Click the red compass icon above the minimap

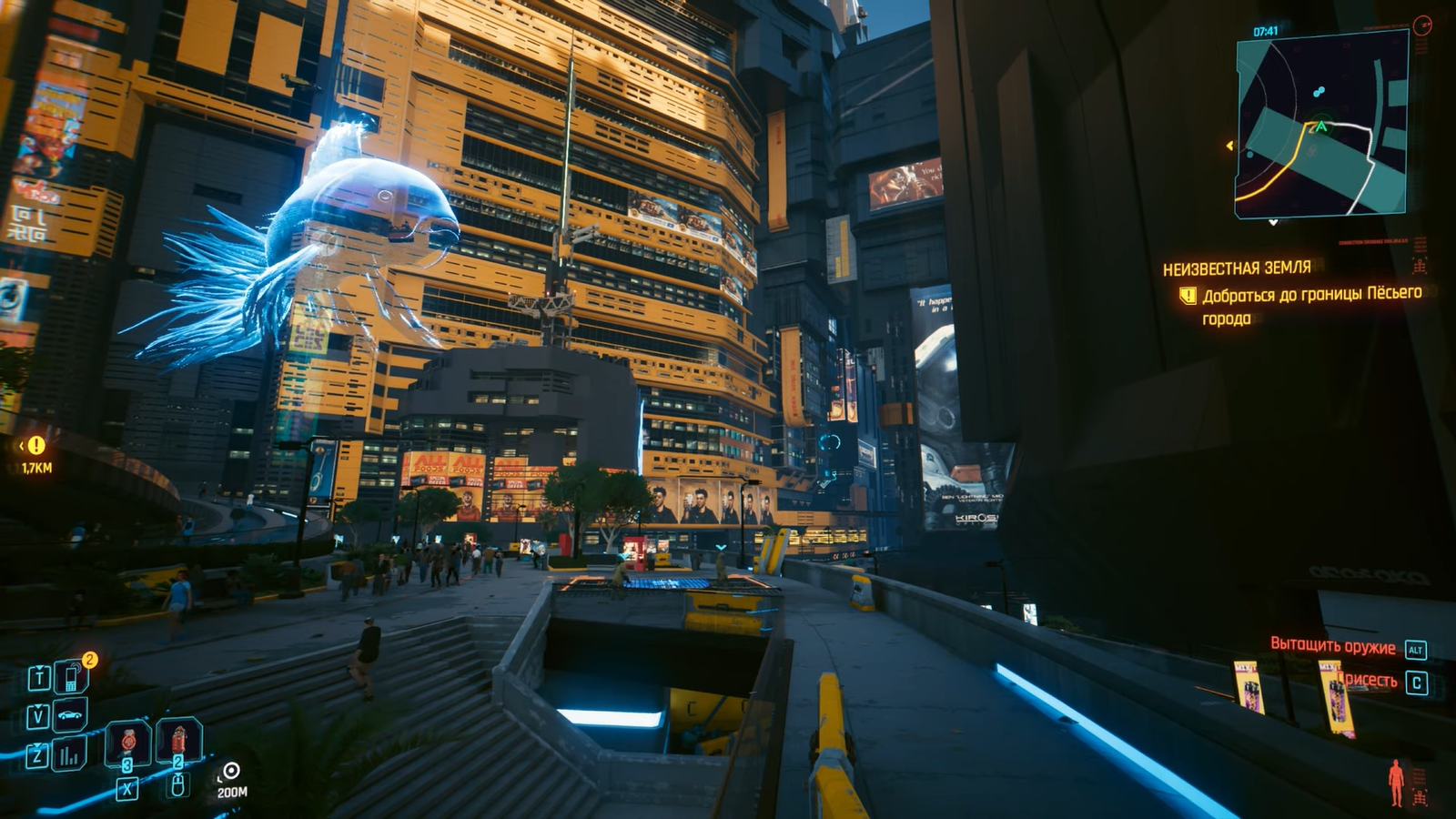pyautogui.click(x=1422, y=25)
